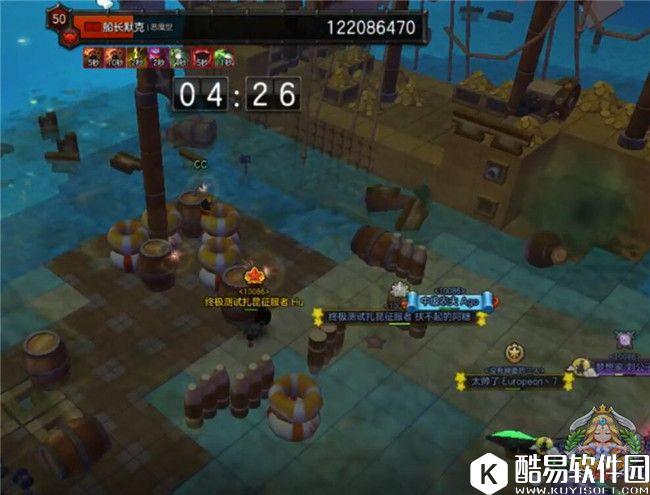Click the level 50 boss badge
This screenshot has height=495, width=650.
coord(58,20)
